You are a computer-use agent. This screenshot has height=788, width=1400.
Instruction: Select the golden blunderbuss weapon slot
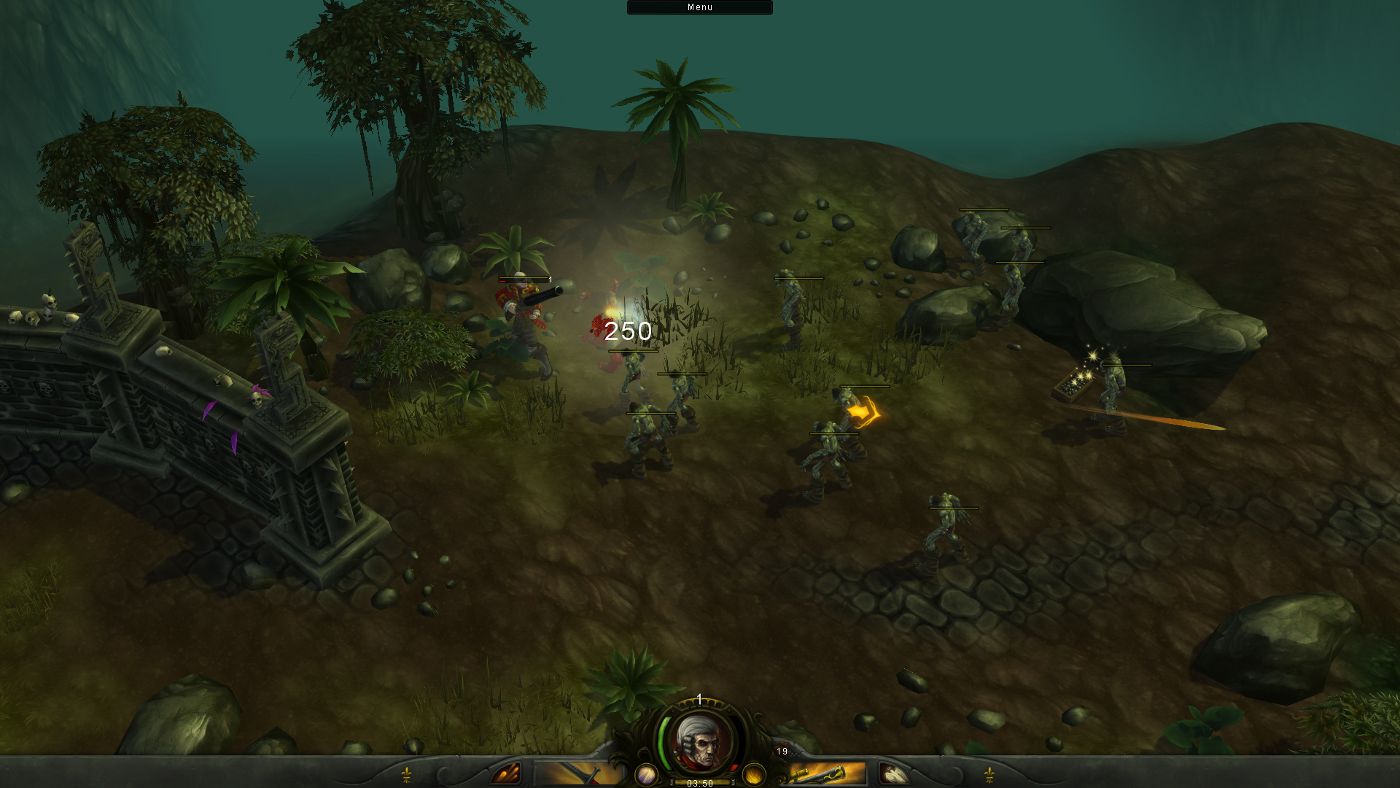pyautogui.click(x=823, y=773)
